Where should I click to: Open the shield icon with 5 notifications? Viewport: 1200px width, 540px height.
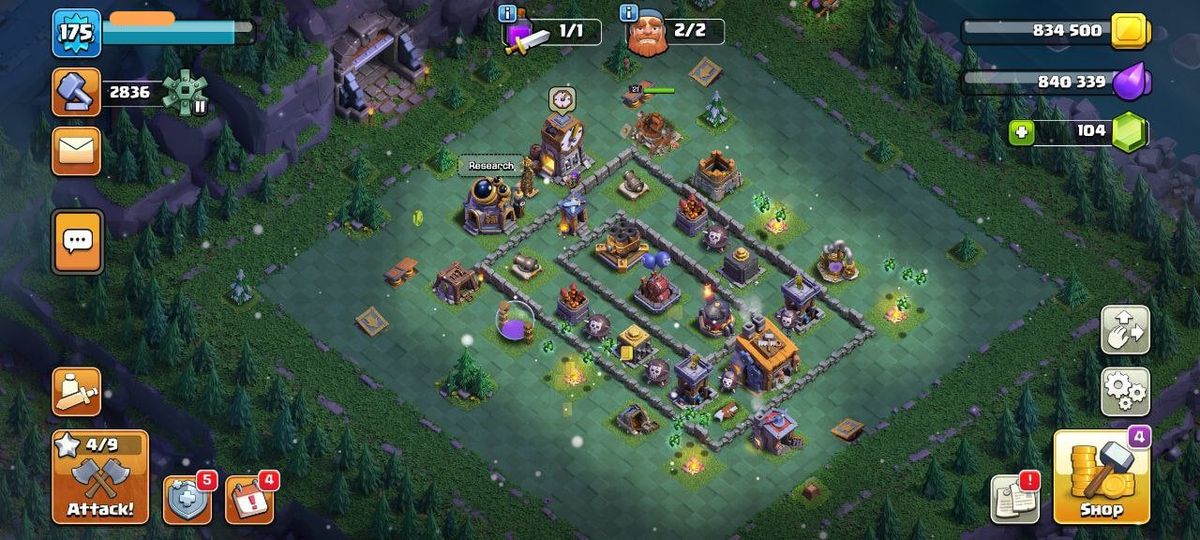tap(187, 499)
